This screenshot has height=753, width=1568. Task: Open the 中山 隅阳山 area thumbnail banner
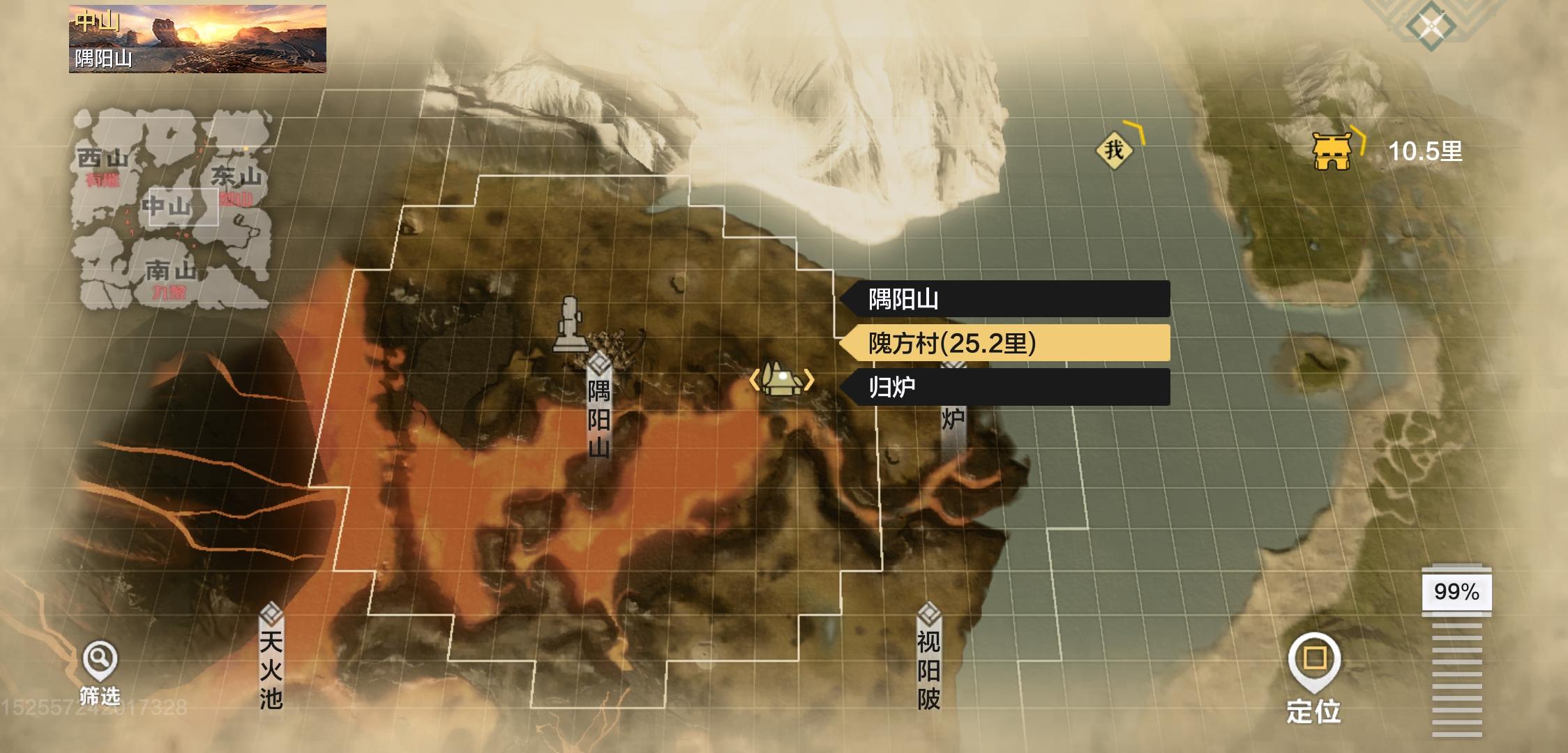pos(197,39)
